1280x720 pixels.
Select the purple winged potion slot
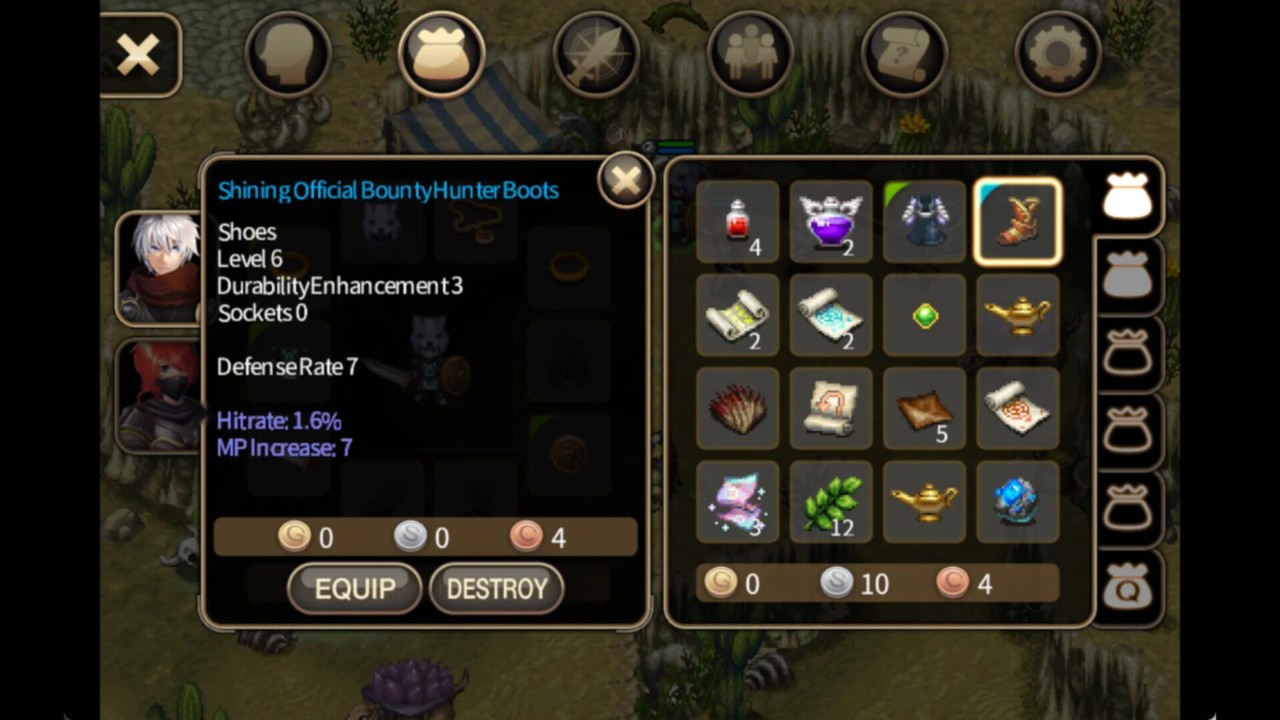(831, 222)
